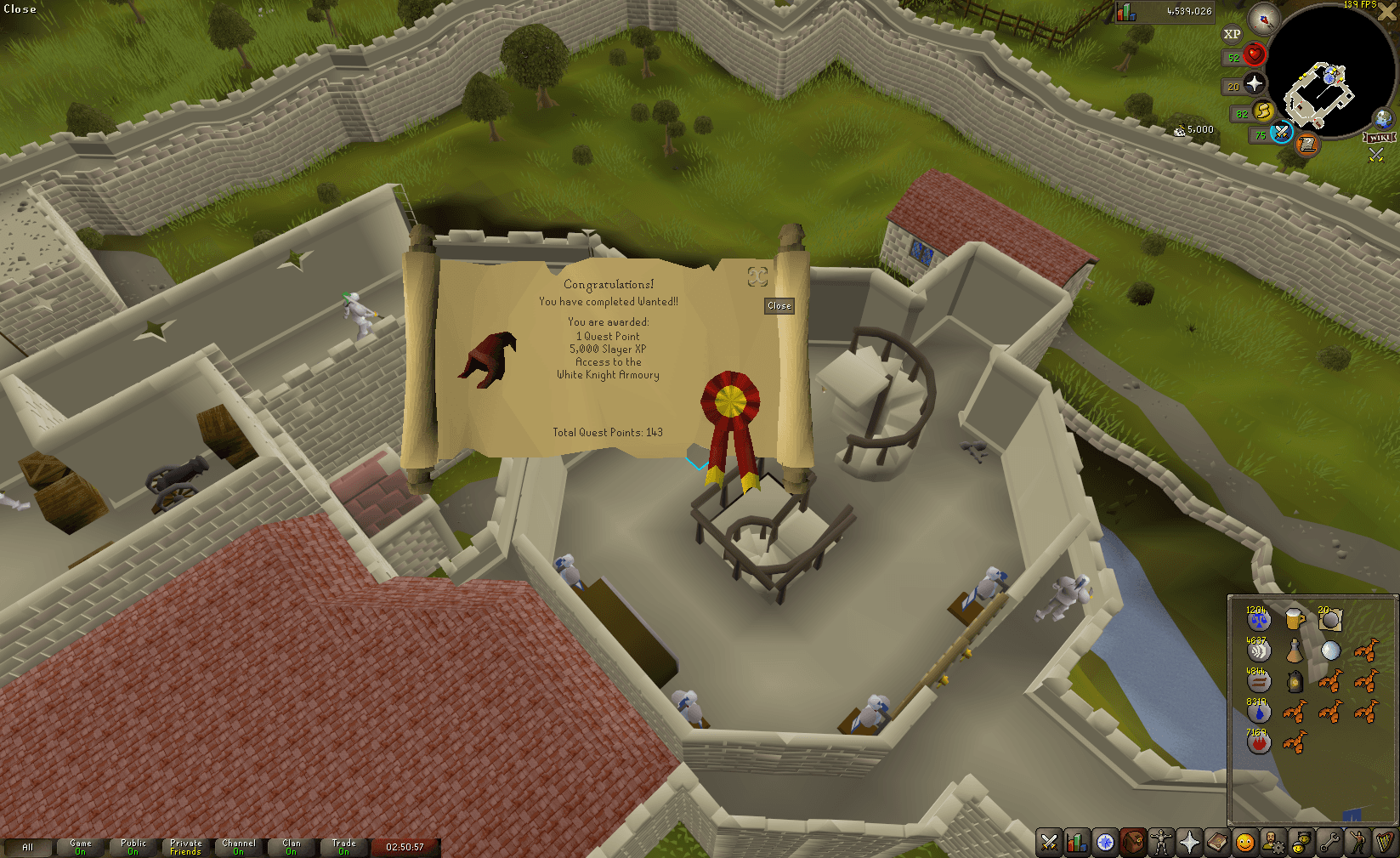The height and width of the screenshot is (858, 1400).
Task: Open the Settings wrench tab
Action: (x=1329, y=843)
